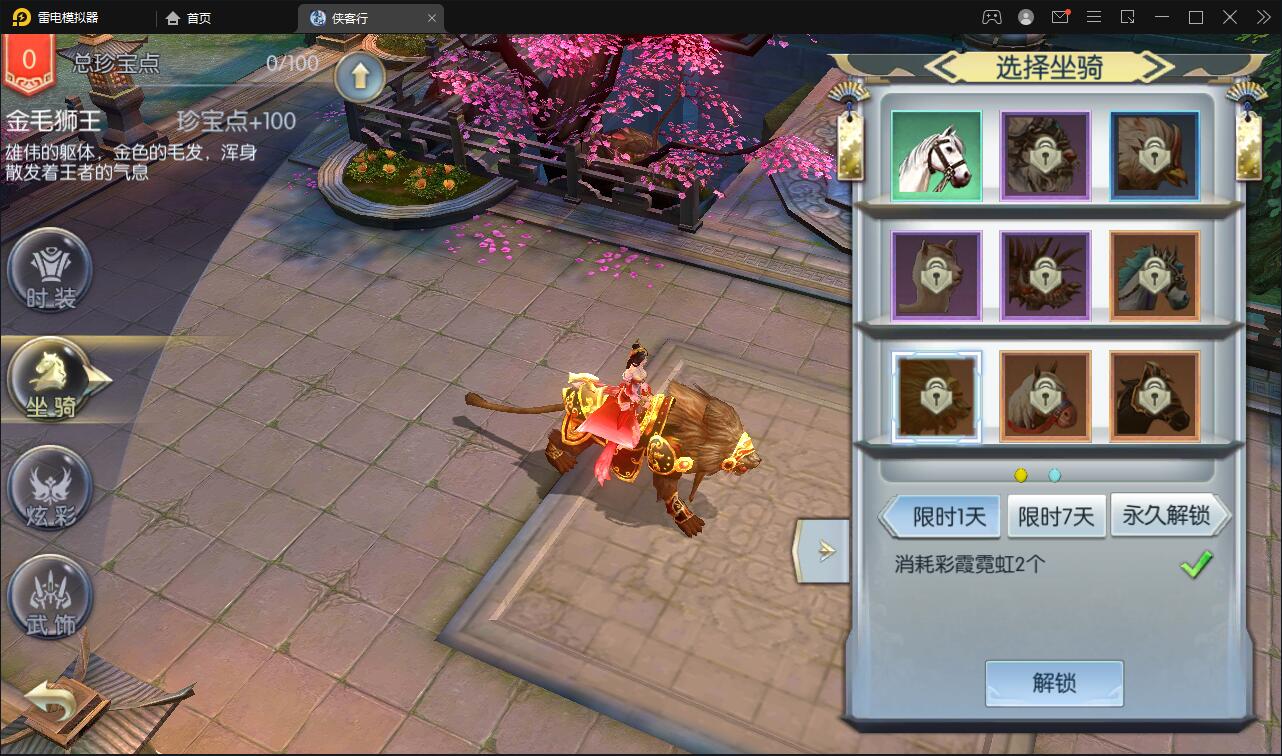Select the white horse mount thumbnail
Screen dimensions: 1282x756
tap(936, 156)
